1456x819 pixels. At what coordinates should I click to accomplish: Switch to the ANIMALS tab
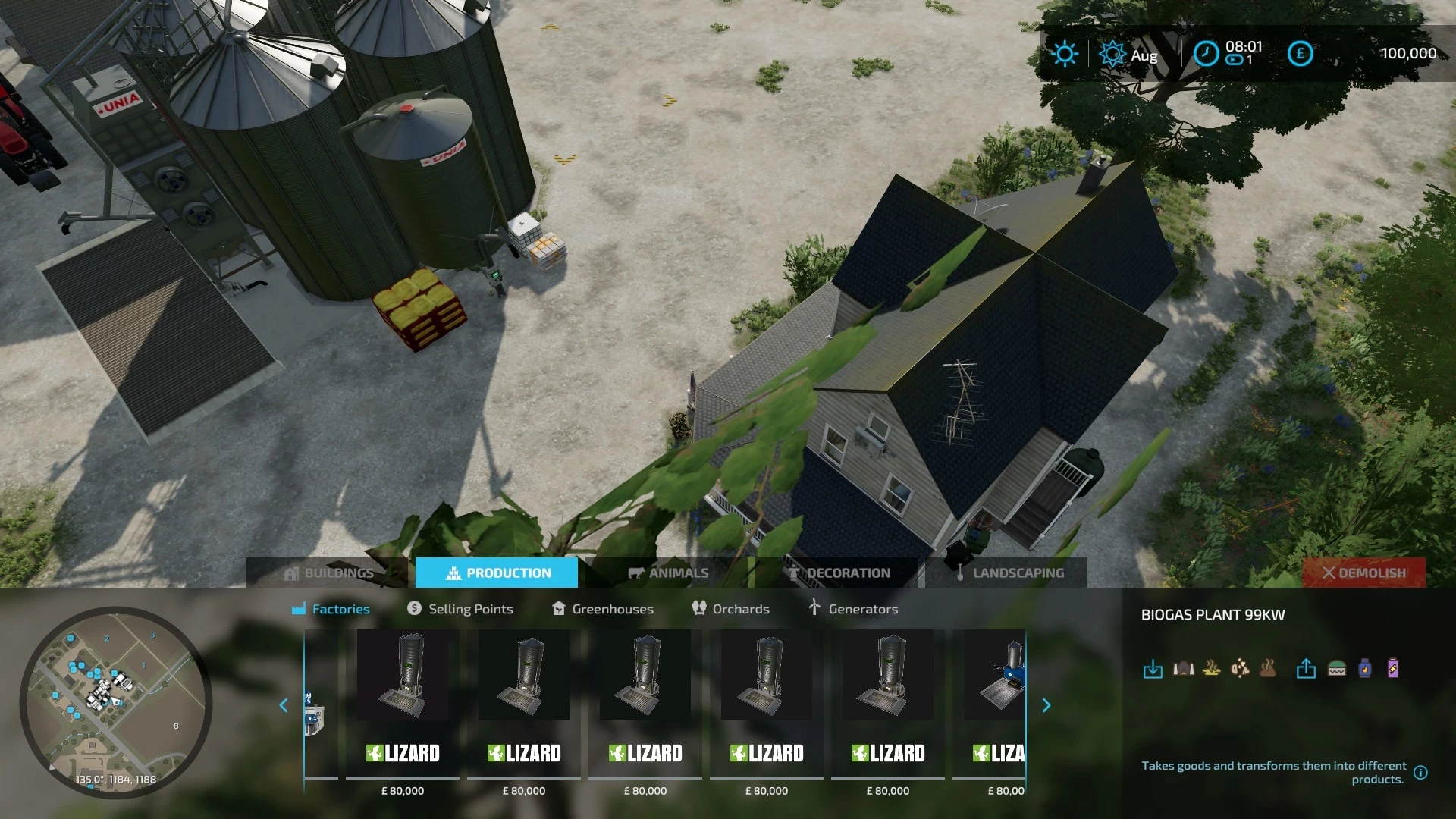(x=670, y=573)
